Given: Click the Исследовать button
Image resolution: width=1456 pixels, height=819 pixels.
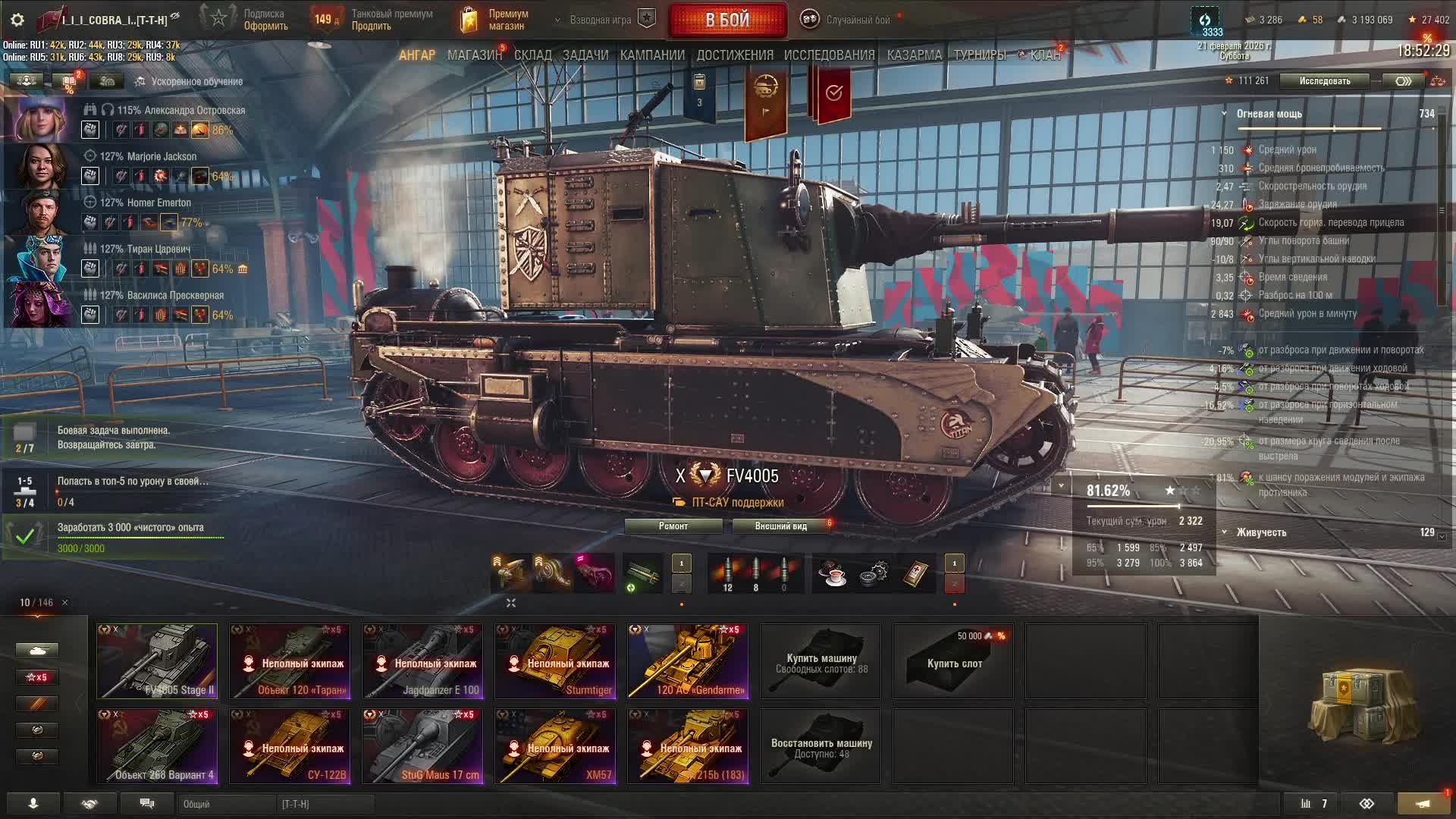Looking at the screenshot, I should pos(1324,81).
